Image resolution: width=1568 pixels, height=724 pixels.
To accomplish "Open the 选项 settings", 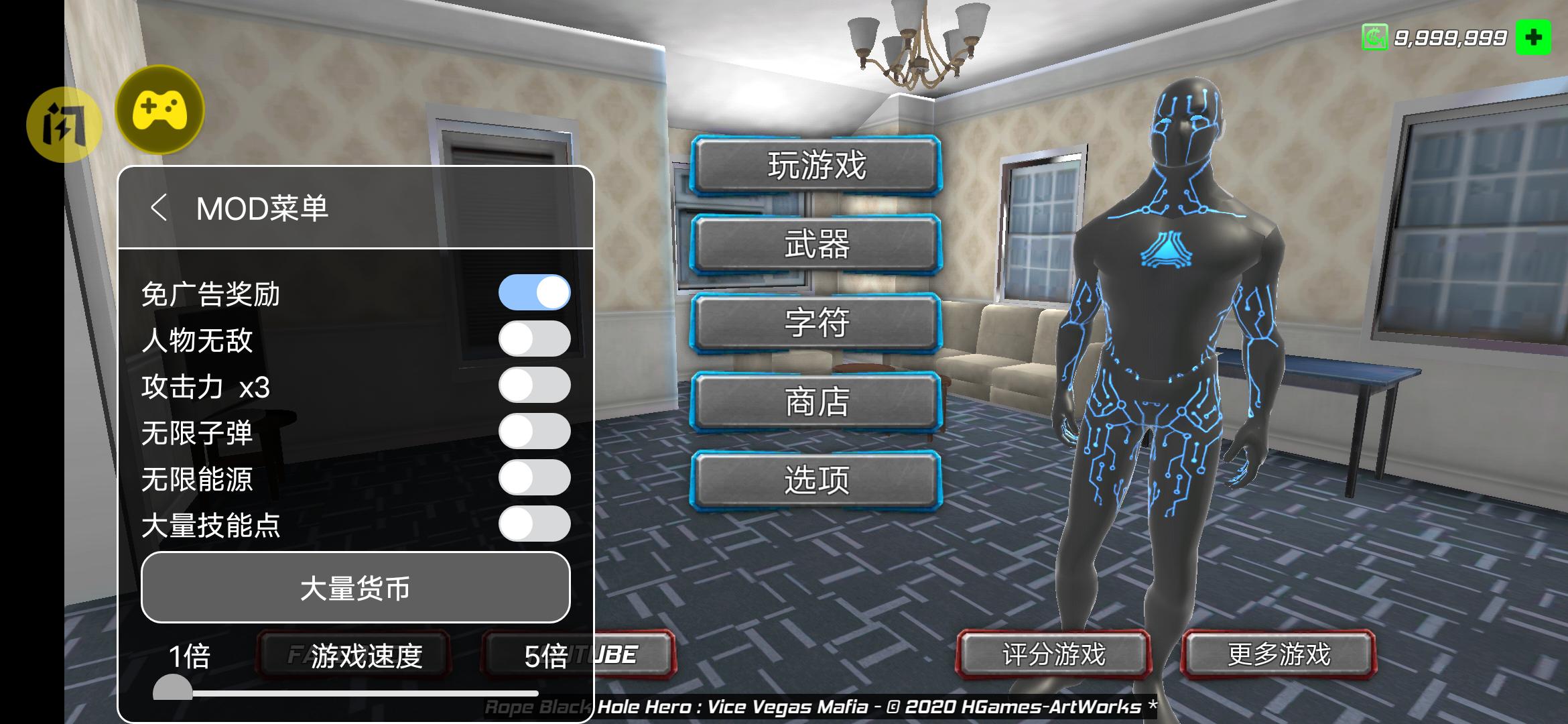I will tap(818, 480).
